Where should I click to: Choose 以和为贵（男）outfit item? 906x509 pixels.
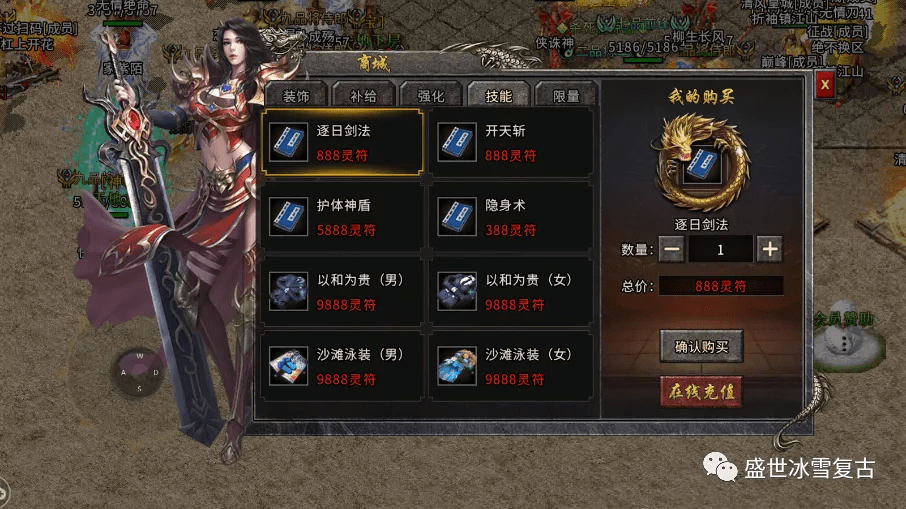342,292
